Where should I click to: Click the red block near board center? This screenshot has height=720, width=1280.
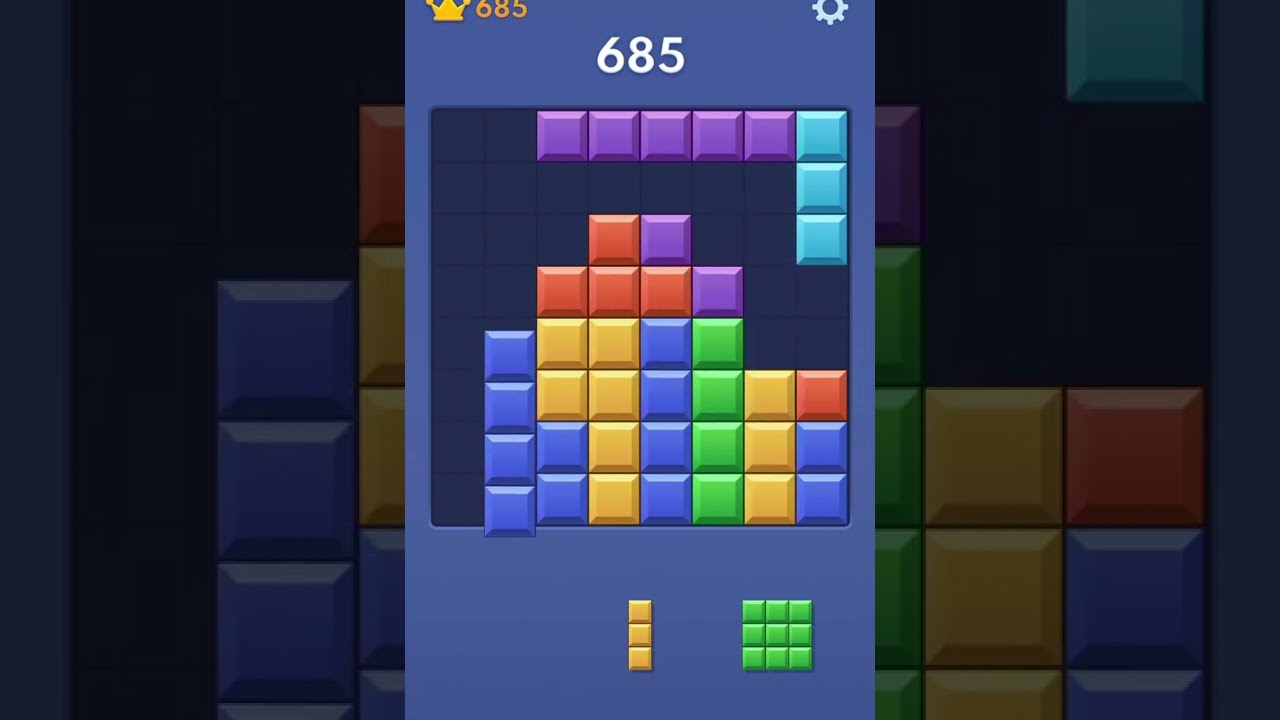(x=613, y=240)
